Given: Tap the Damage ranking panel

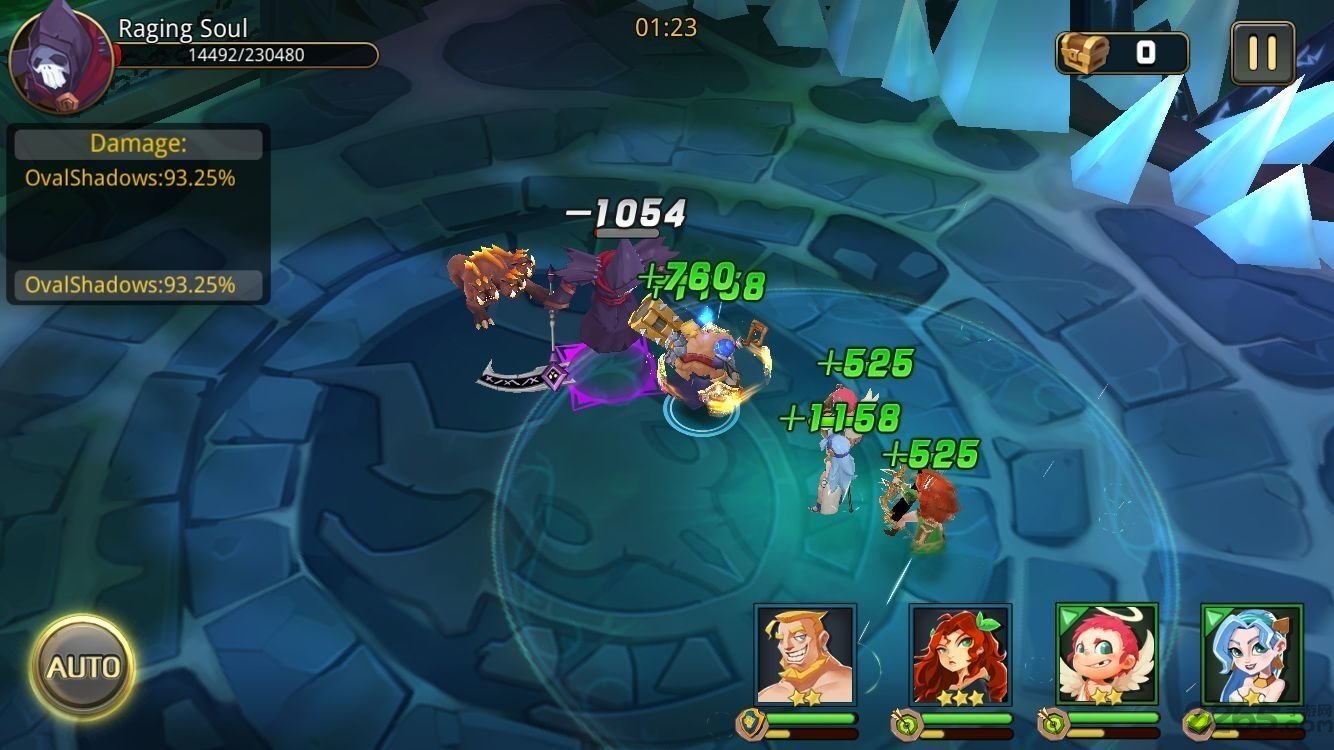Looking at the screenshot, I should [138, 213].
